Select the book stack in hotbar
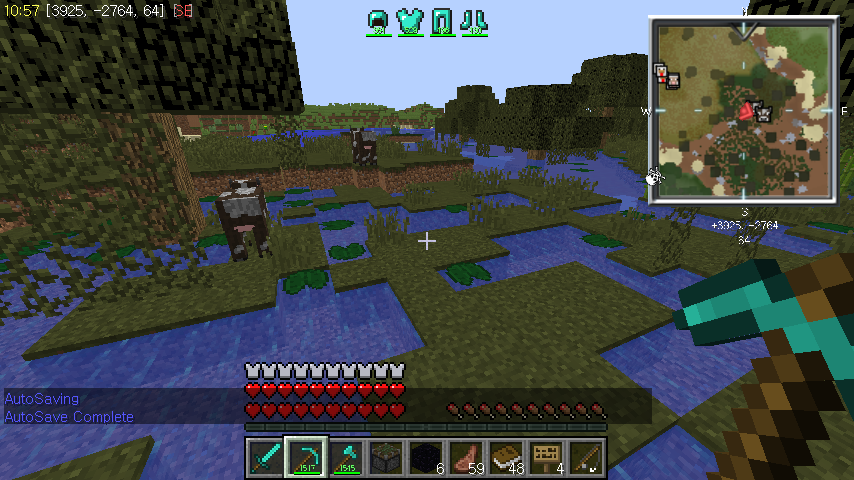854x480 pixels. 505,459
